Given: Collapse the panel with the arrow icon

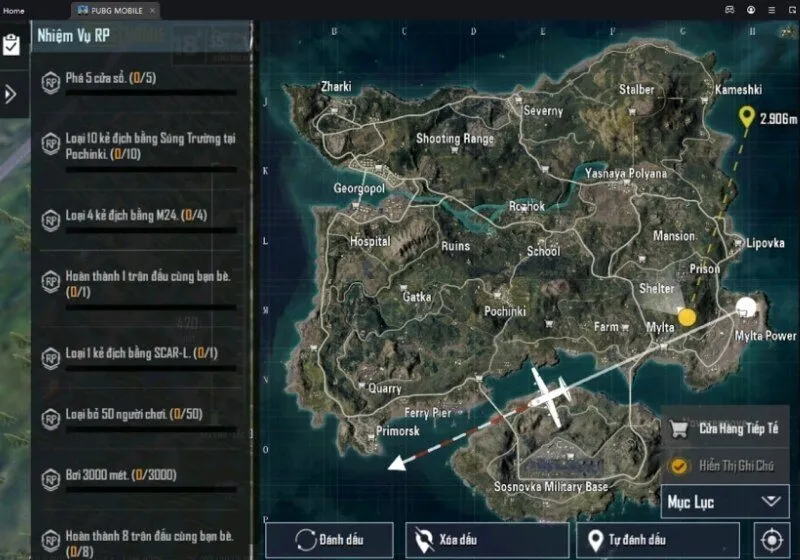Looking at the screenshot, I should (x=11, y=94).
